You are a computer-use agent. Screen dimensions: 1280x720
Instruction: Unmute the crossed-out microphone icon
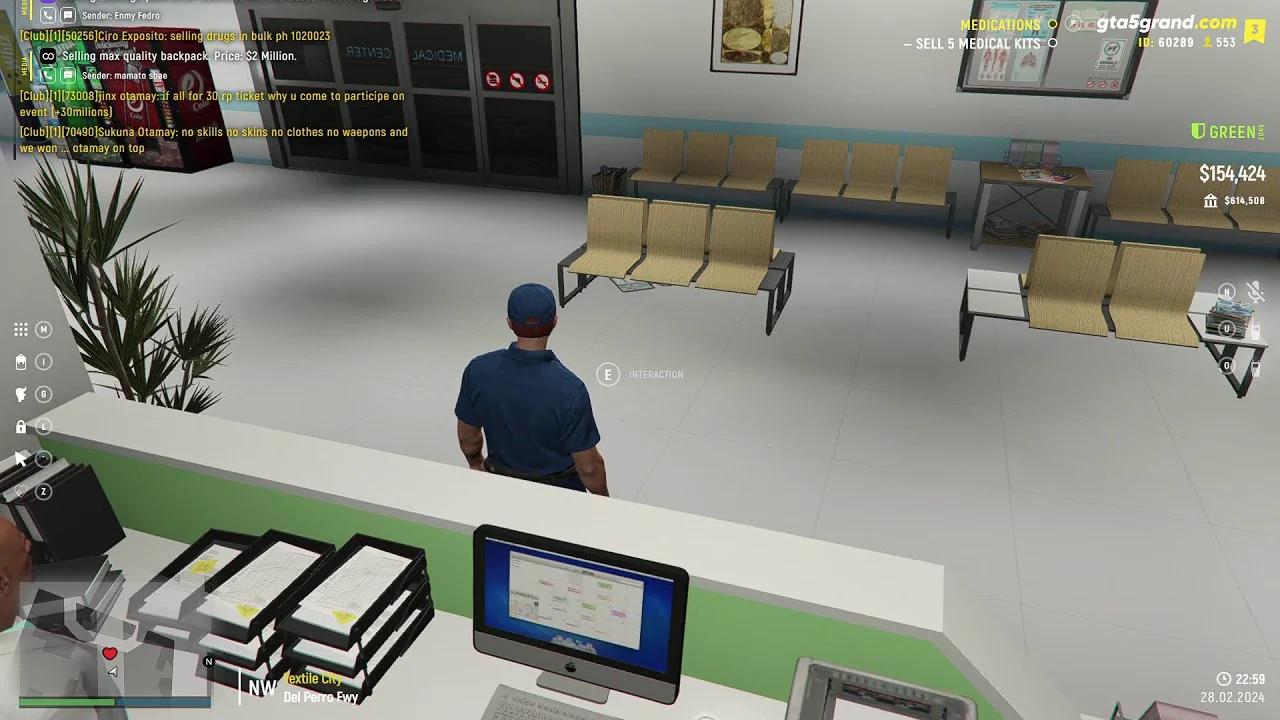coord(1254,292)
